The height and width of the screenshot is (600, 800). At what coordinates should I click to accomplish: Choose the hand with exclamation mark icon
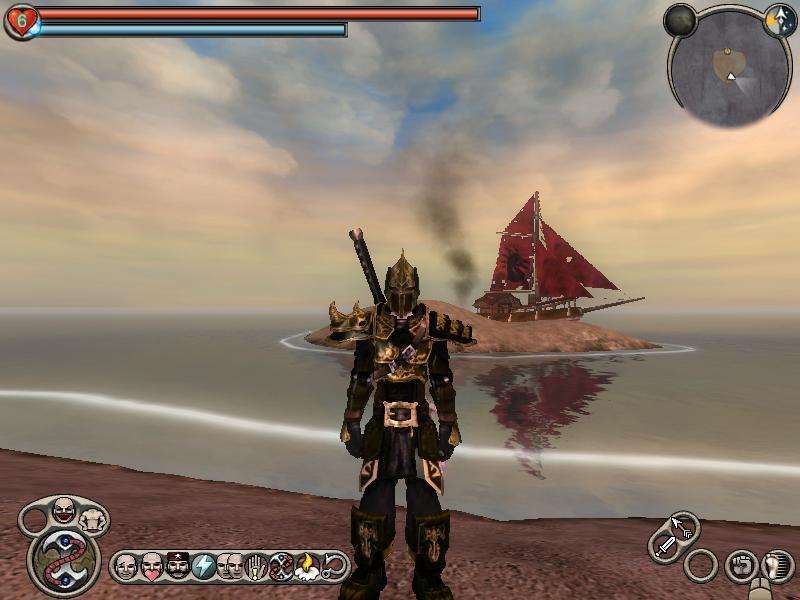pyautogui.click(x=255, y=567)
